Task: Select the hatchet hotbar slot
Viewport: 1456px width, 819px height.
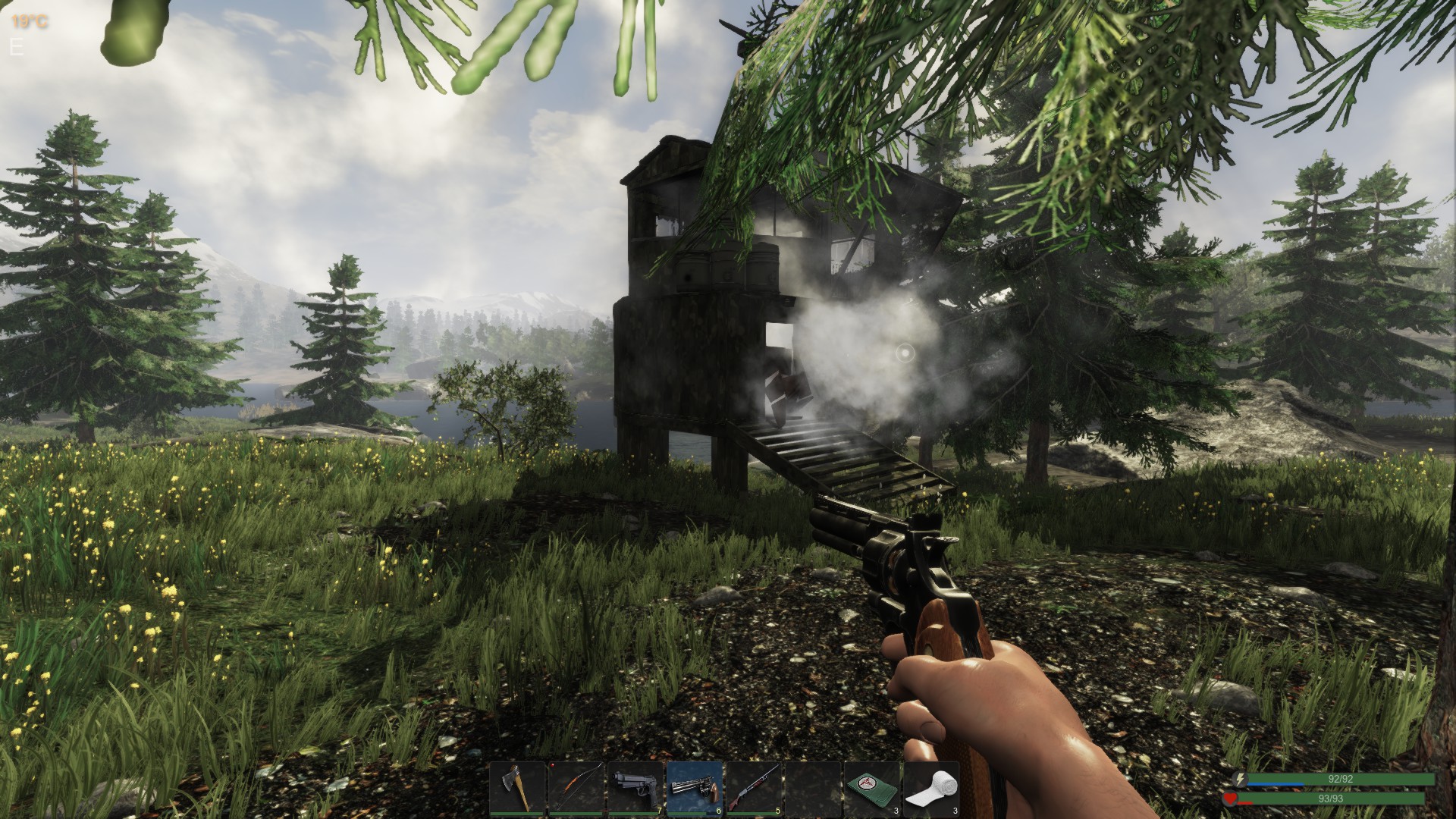Action: (517, 789)
